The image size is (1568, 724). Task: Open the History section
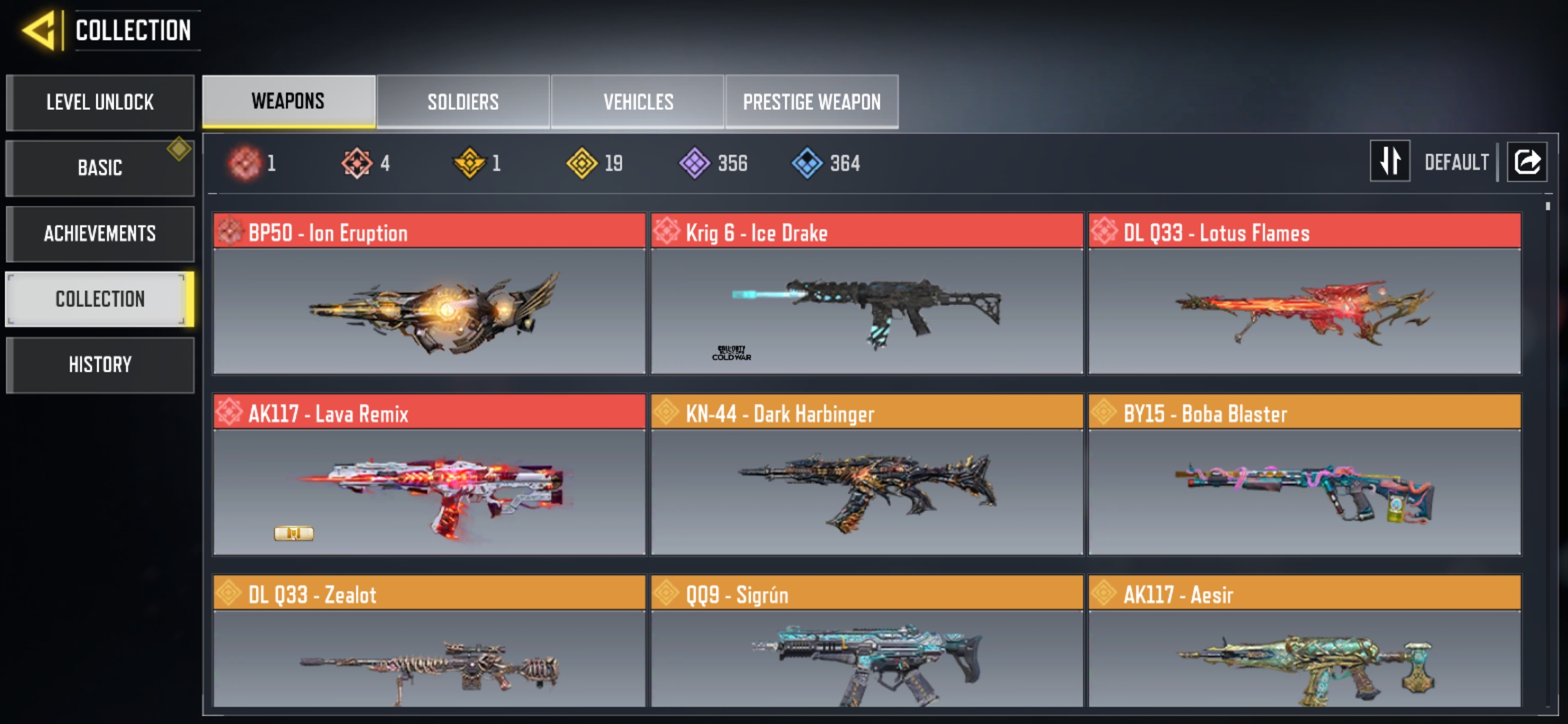tap(100, 365)
